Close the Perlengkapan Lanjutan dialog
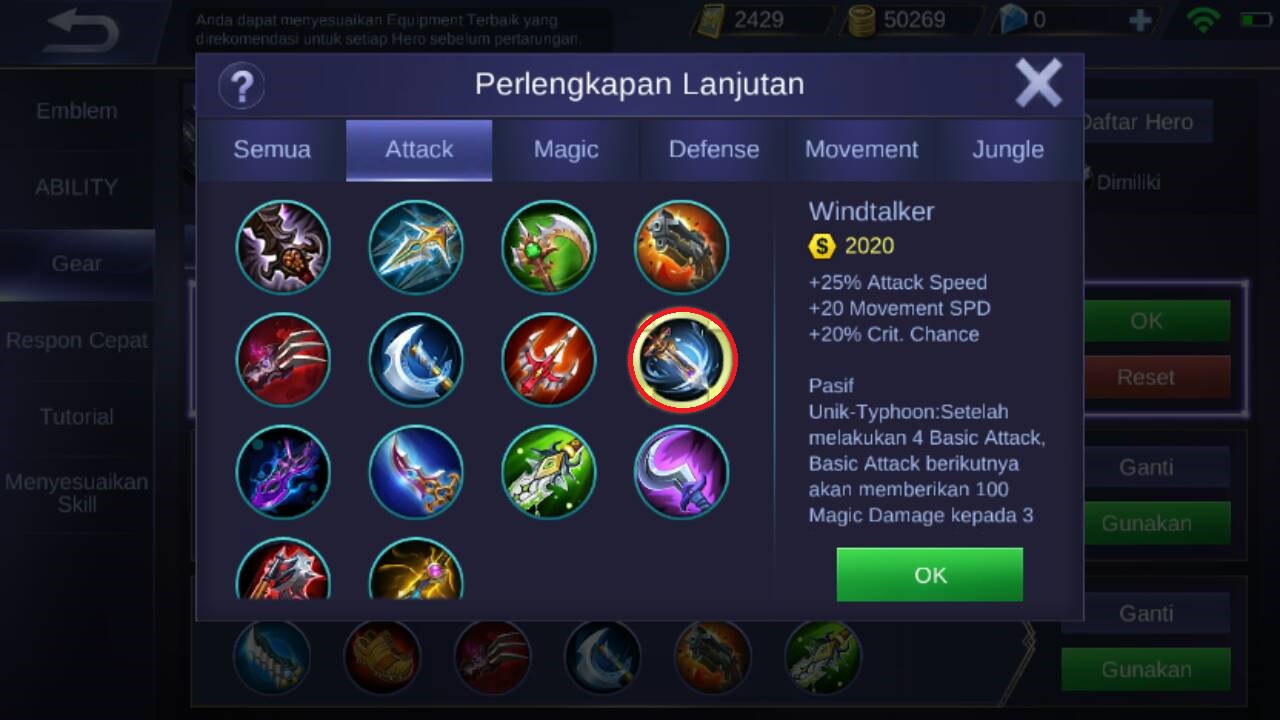The width and height of the screenshot is (1280, 720). pyautogui.click(x=1038, y=83)
